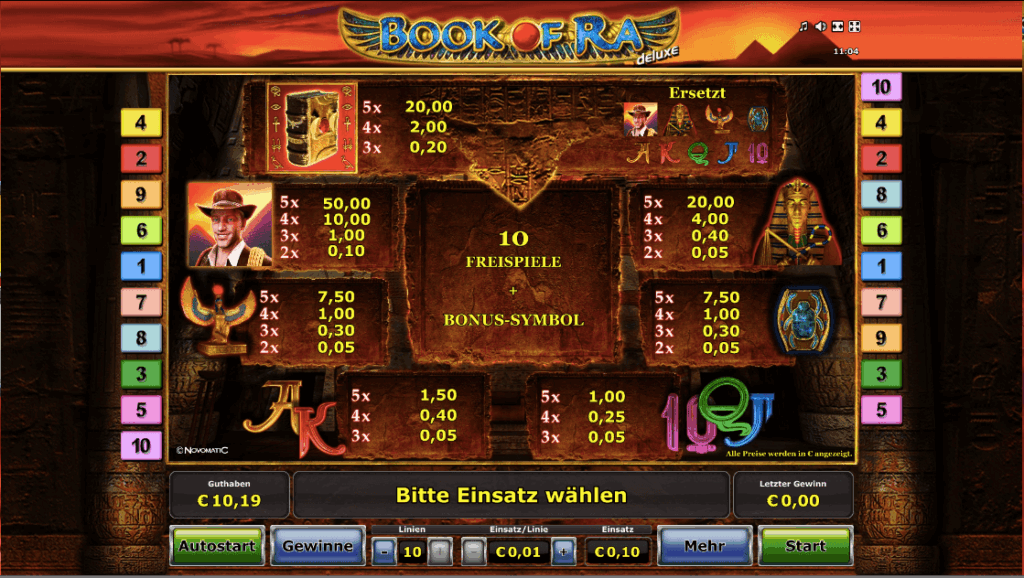Enter fullscreen with the four-arrows icon
This screenshot has width=1024, height=578.
[854, 27]
